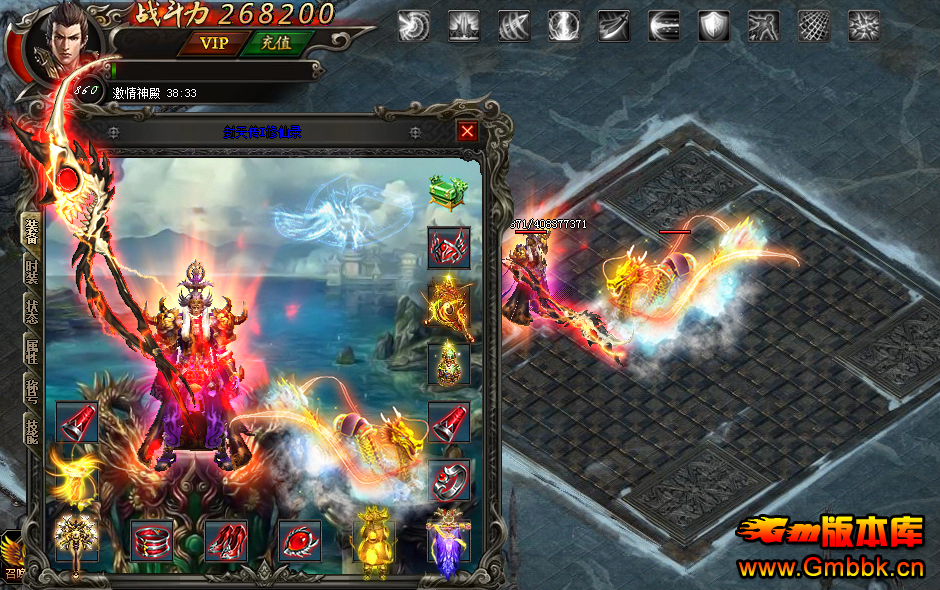Viewport: 940px width, 590px height.
Task: Select the red boots equipment slot
Action: [x=226, y=541]
